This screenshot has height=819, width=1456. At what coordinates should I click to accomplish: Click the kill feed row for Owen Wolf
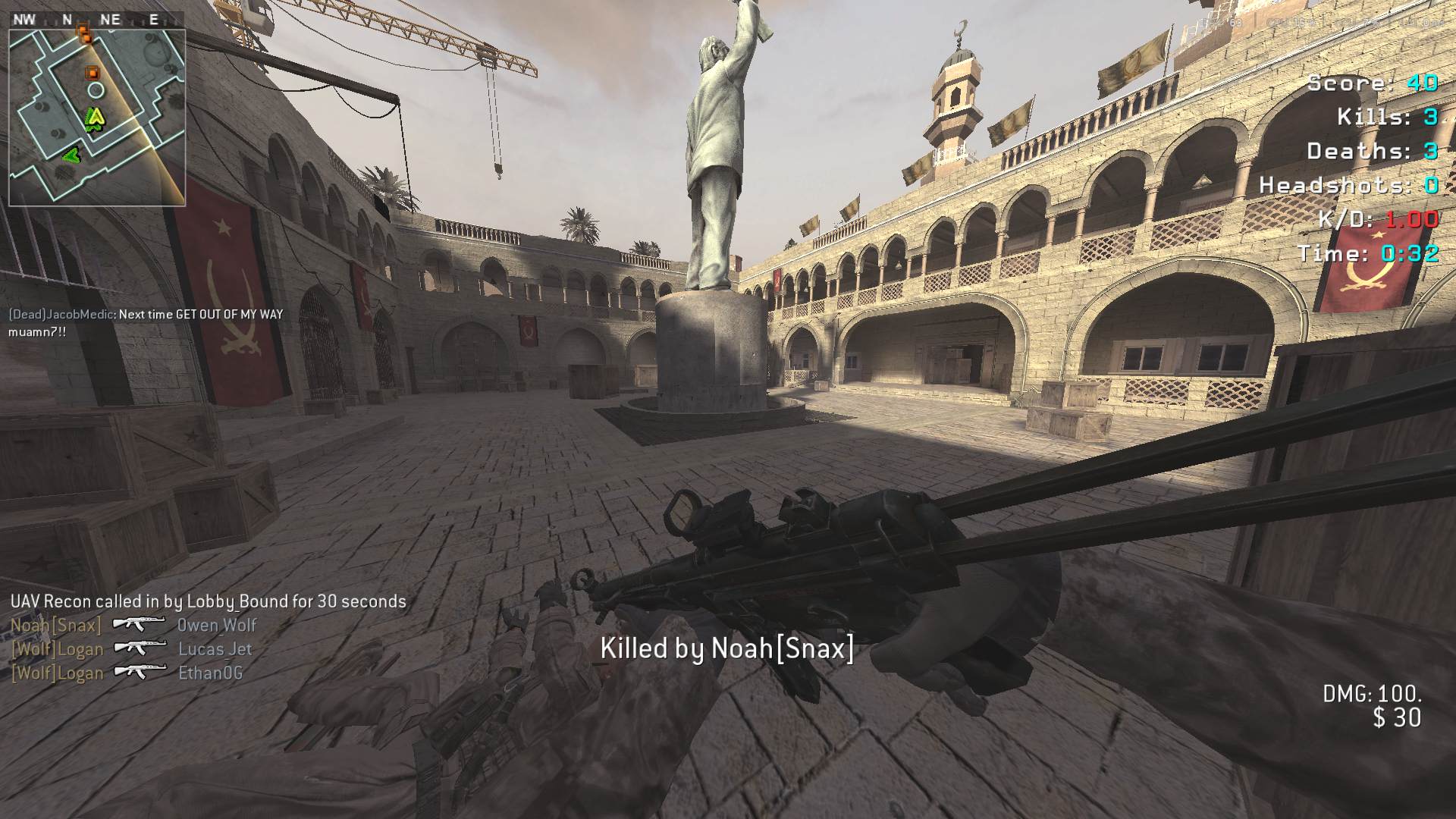tap(133, 625)
